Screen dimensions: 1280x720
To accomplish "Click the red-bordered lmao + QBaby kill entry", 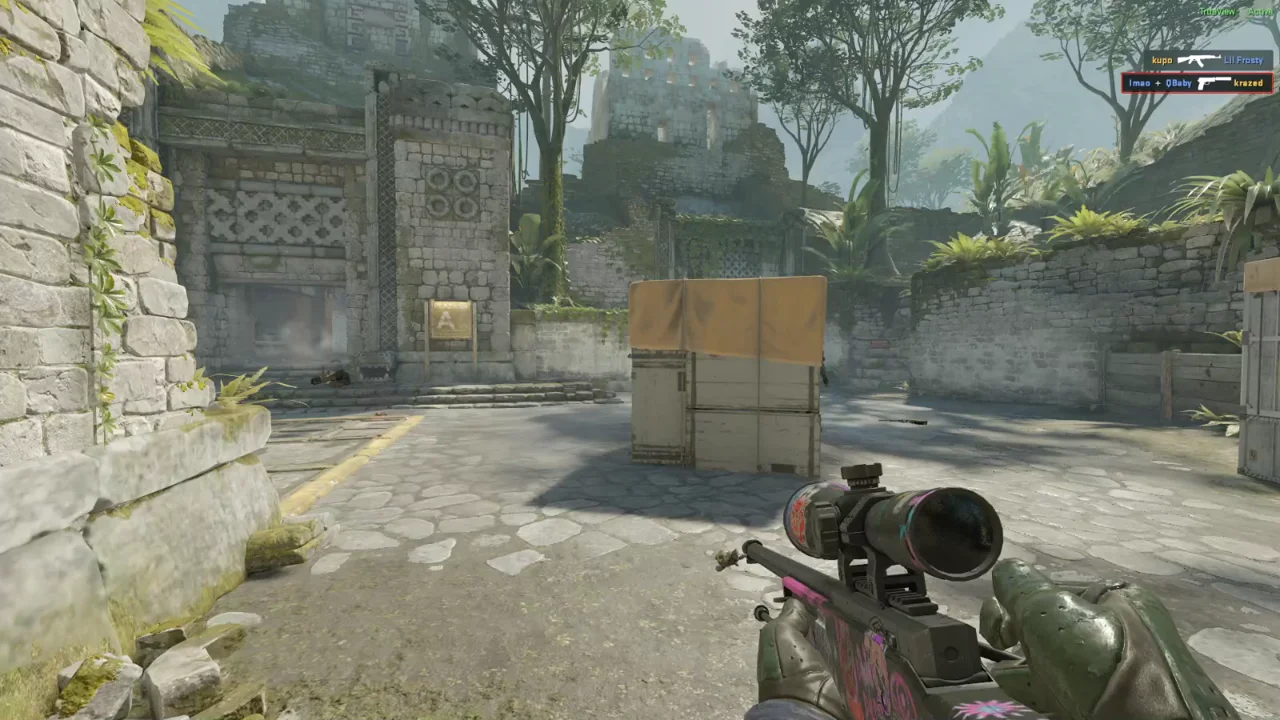I will [1197, 83].
